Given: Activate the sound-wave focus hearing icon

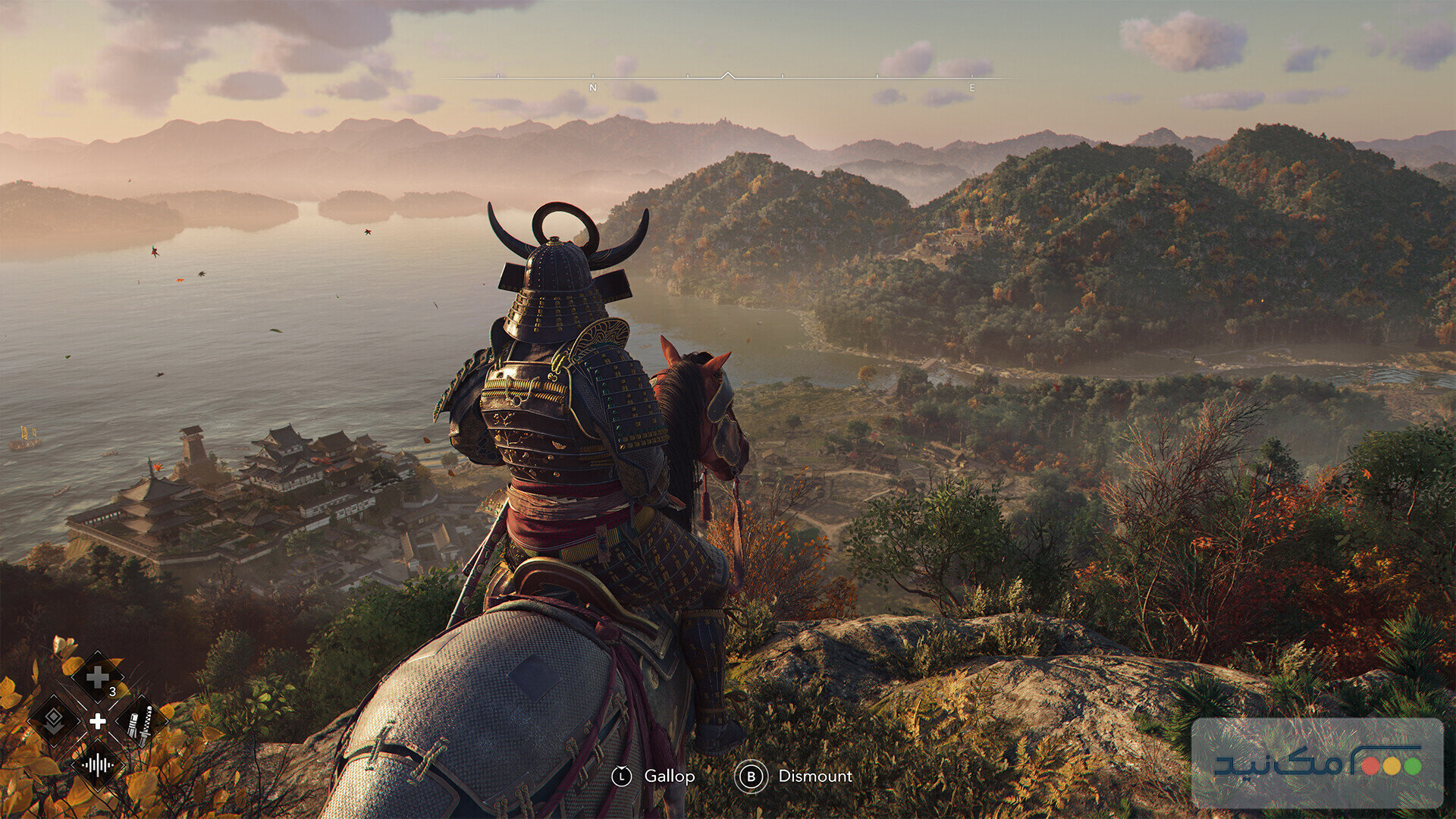Looking at the screenshot, I should pyautogui.click(x=97, y=765).
